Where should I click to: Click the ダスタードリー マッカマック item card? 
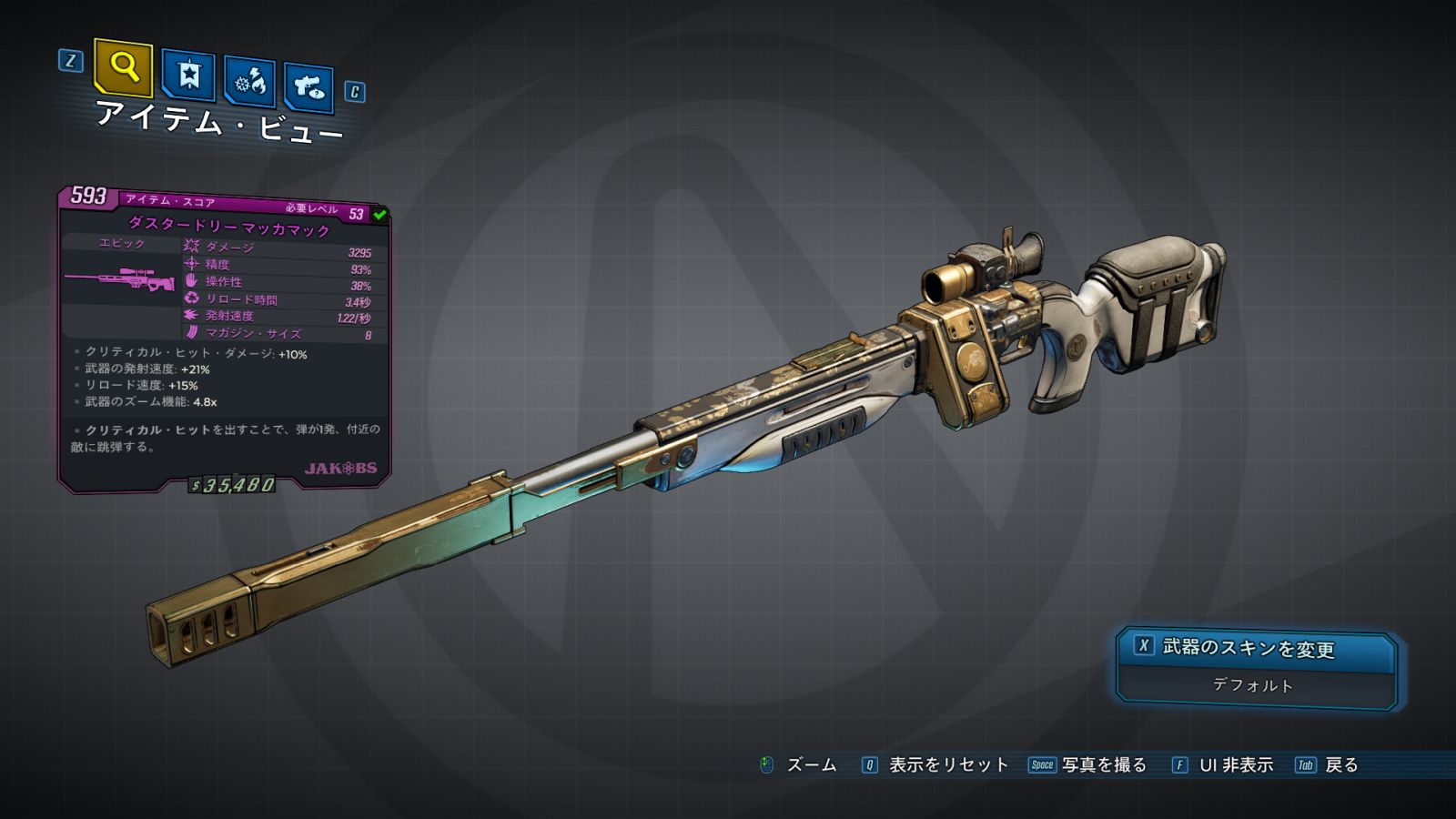[224, 339]
